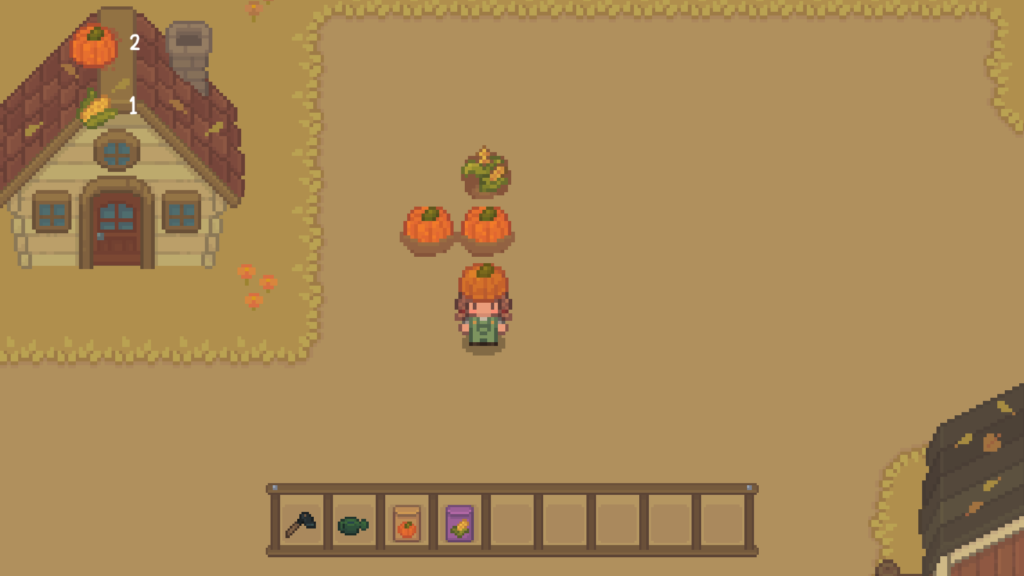Viewport: 1024px width, 576px height.
Task: Equip the pumpkin seed packet
Action: tap(406, 523)
